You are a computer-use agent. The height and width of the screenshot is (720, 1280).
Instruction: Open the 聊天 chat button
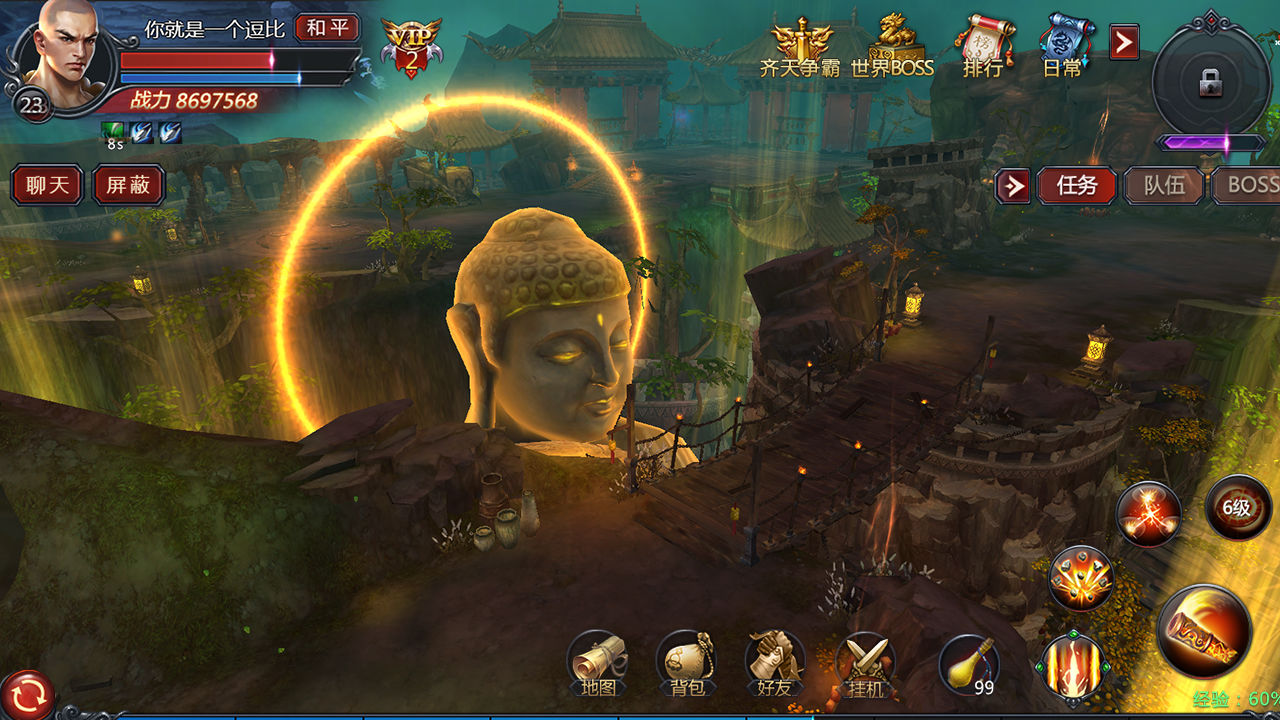click(47, 186)
